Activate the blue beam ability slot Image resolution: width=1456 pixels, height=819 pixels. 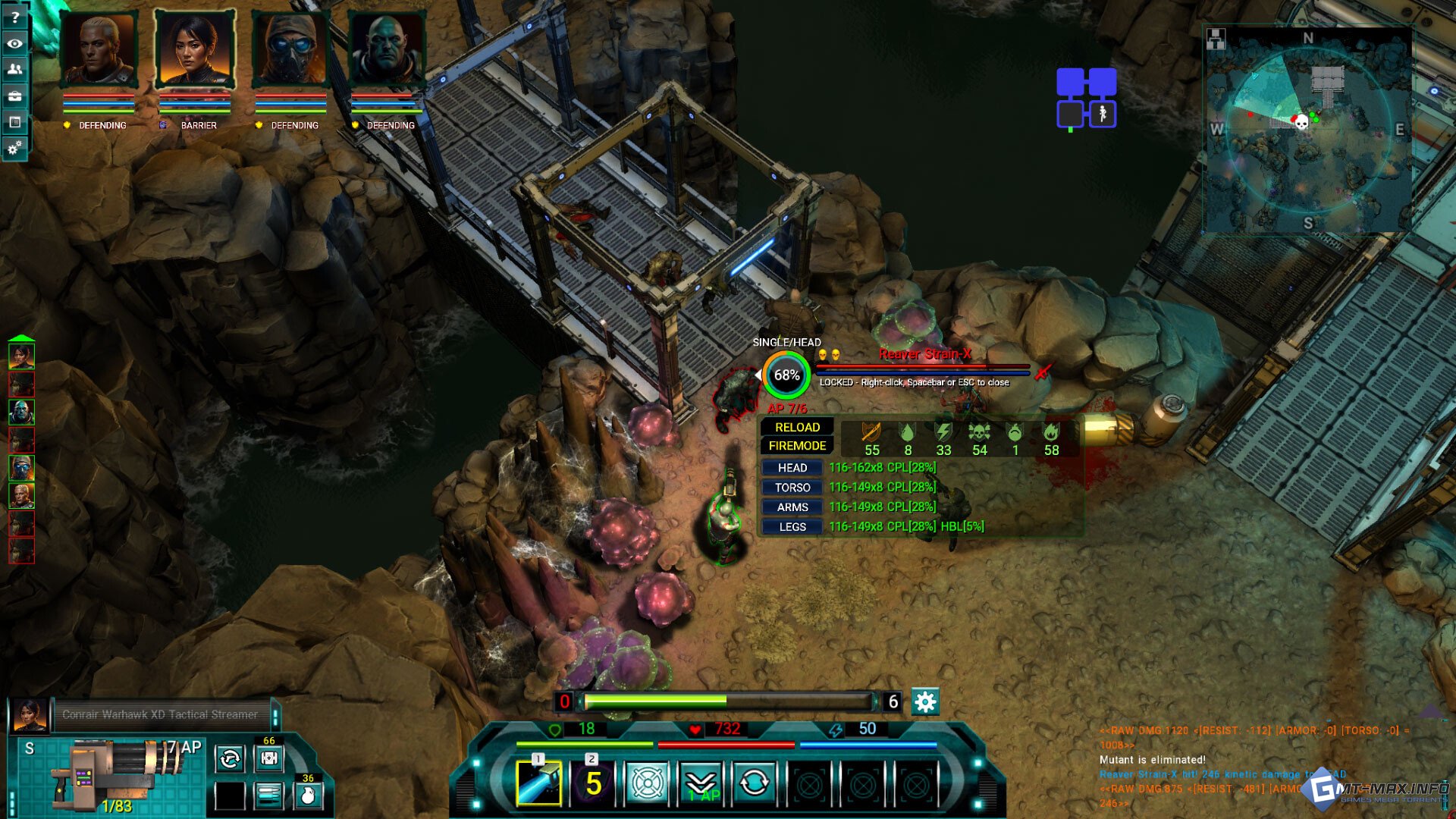coord(538,783)
